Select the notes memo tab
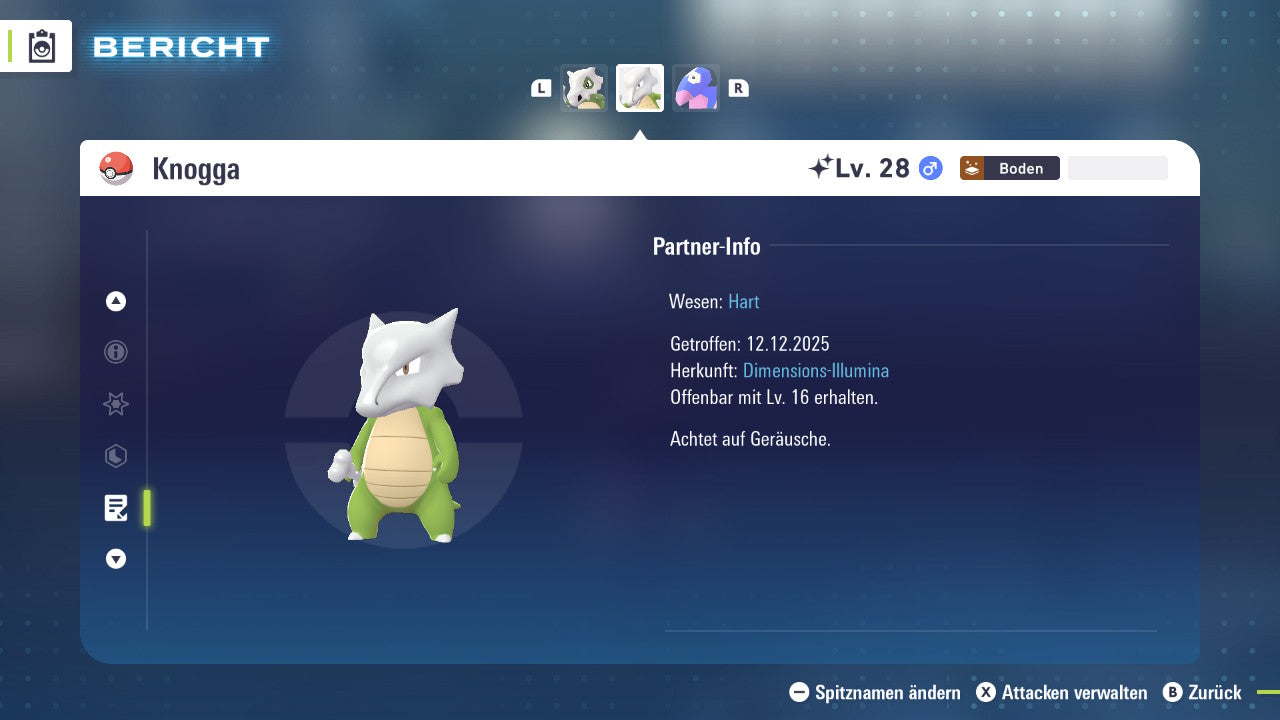Screen dimensions: 1280x720 coord(116,508)
